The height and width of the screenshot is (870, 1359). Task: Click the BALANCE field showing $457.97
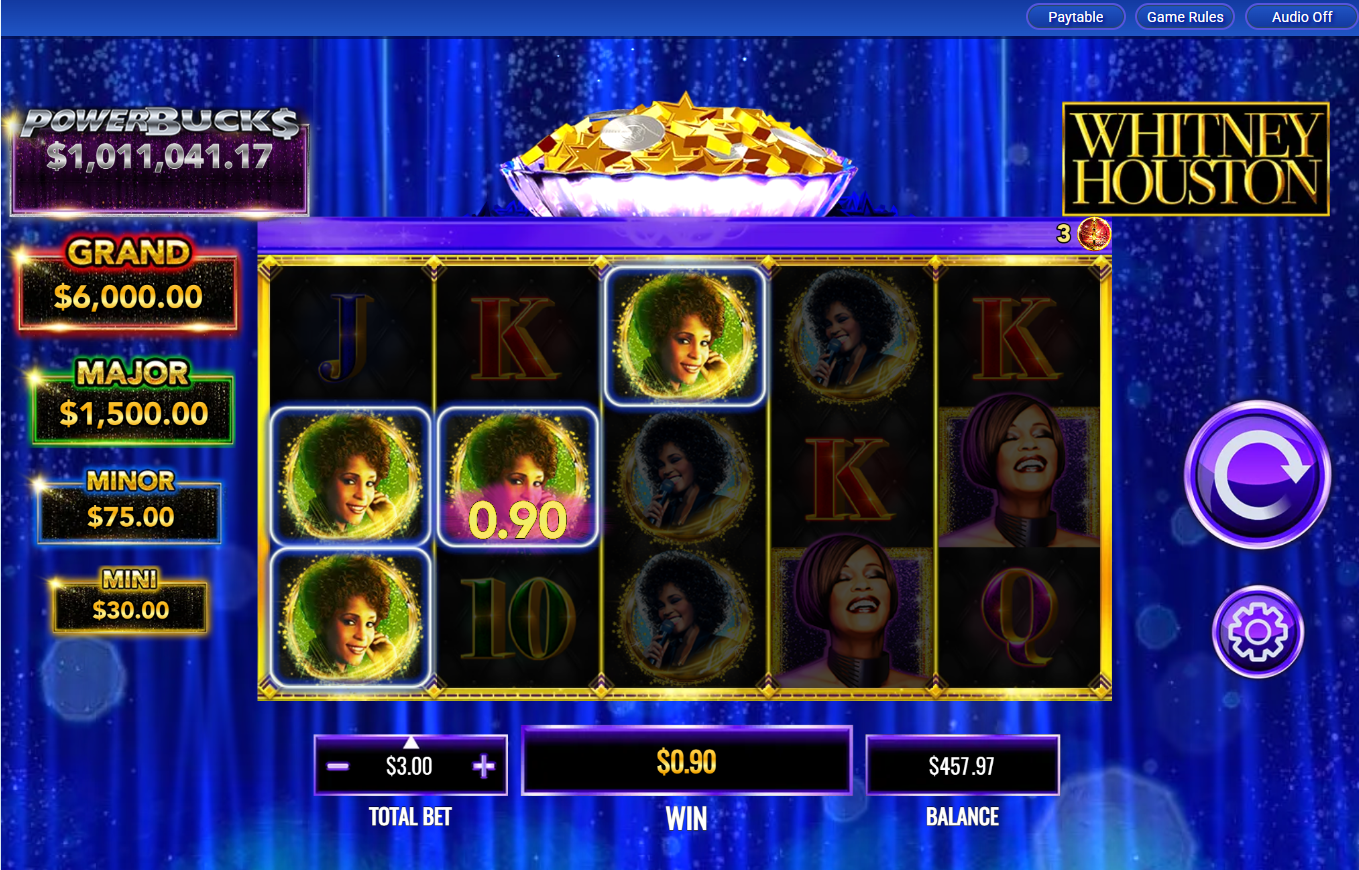pos(962,764)
